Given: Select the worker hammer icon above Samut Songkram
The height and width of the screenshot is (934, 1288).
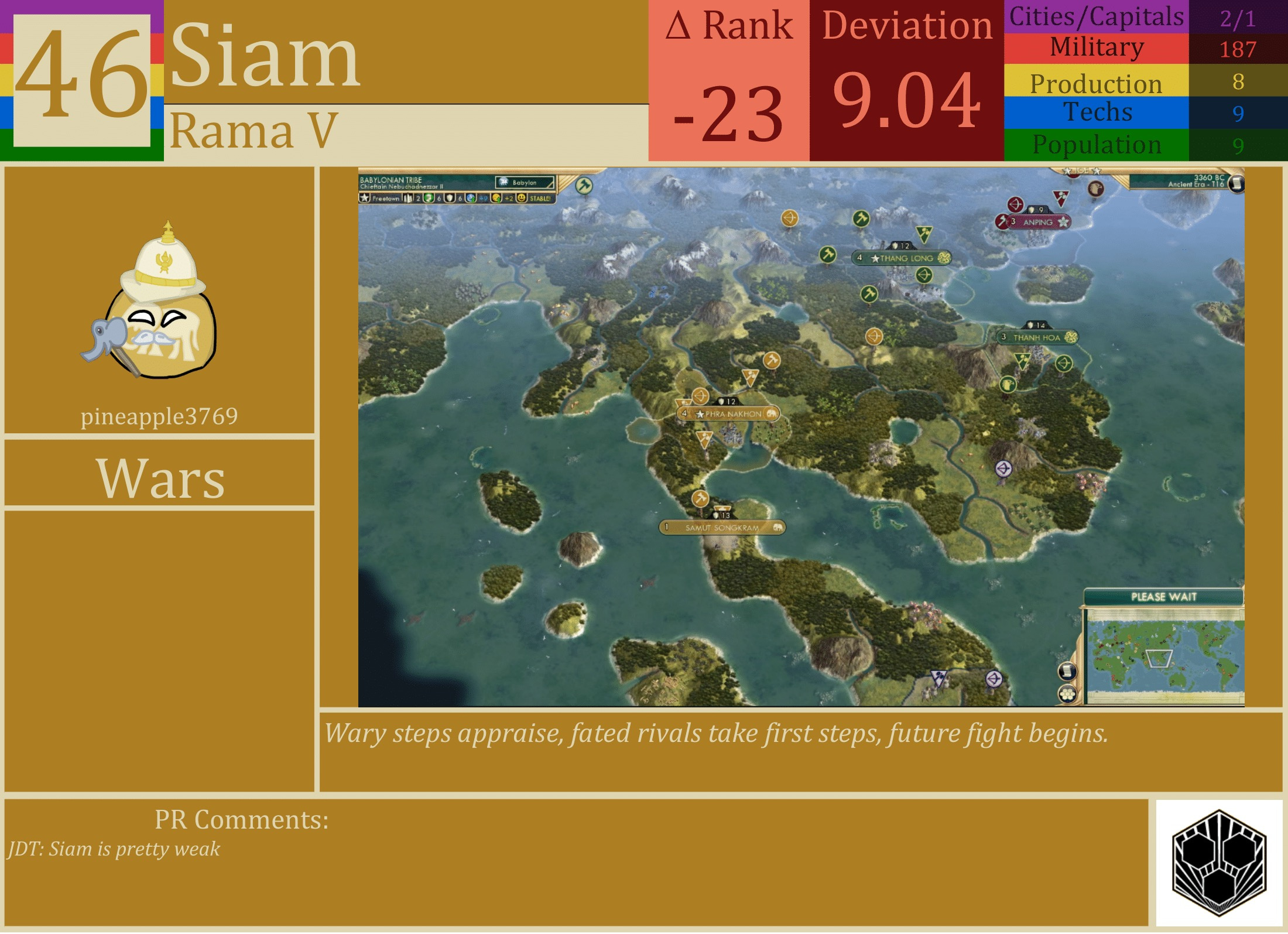Looking at the screenshot, I should point(700,498).
